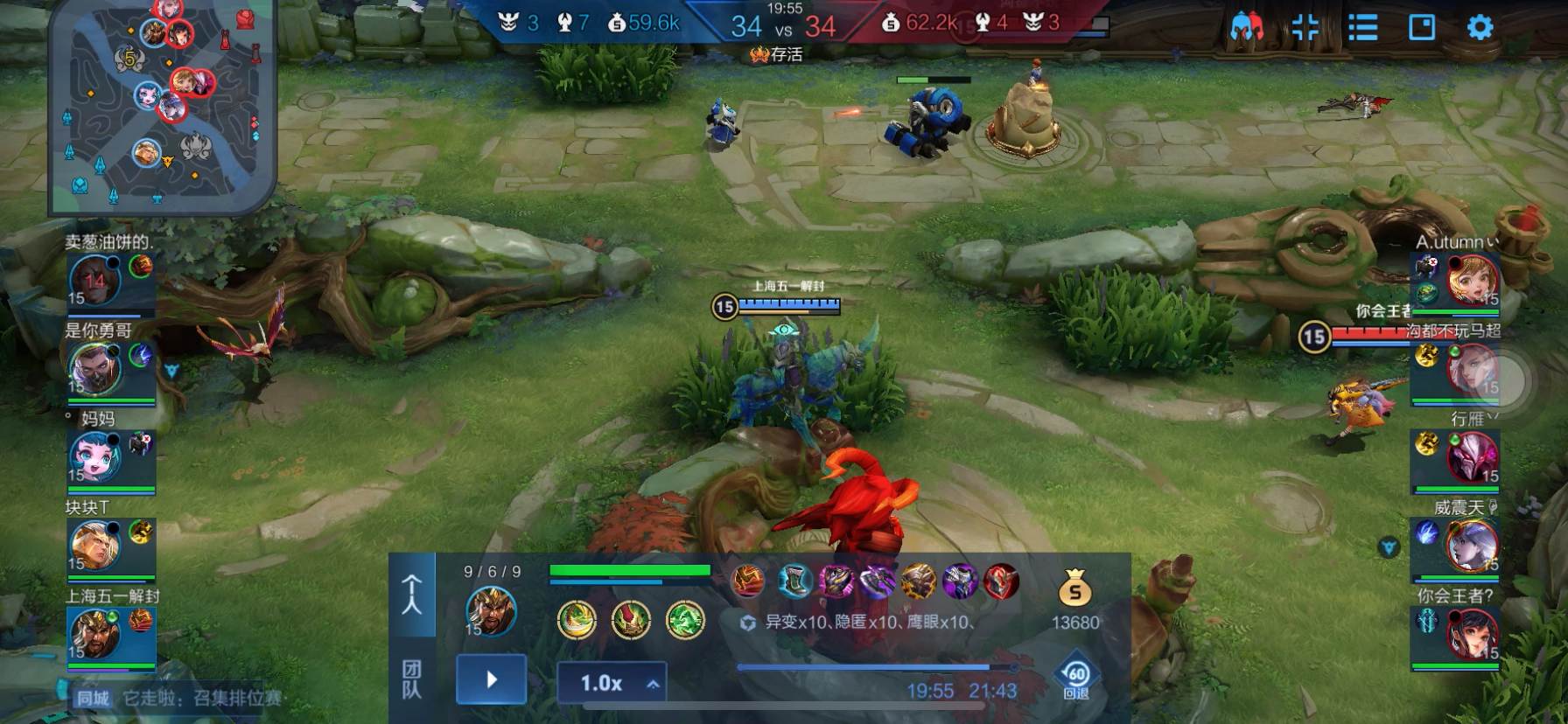The height and width of the screenshot is (724, 1568).
Task: Click the collapse arrows icon
Action: click(1305, 28)
